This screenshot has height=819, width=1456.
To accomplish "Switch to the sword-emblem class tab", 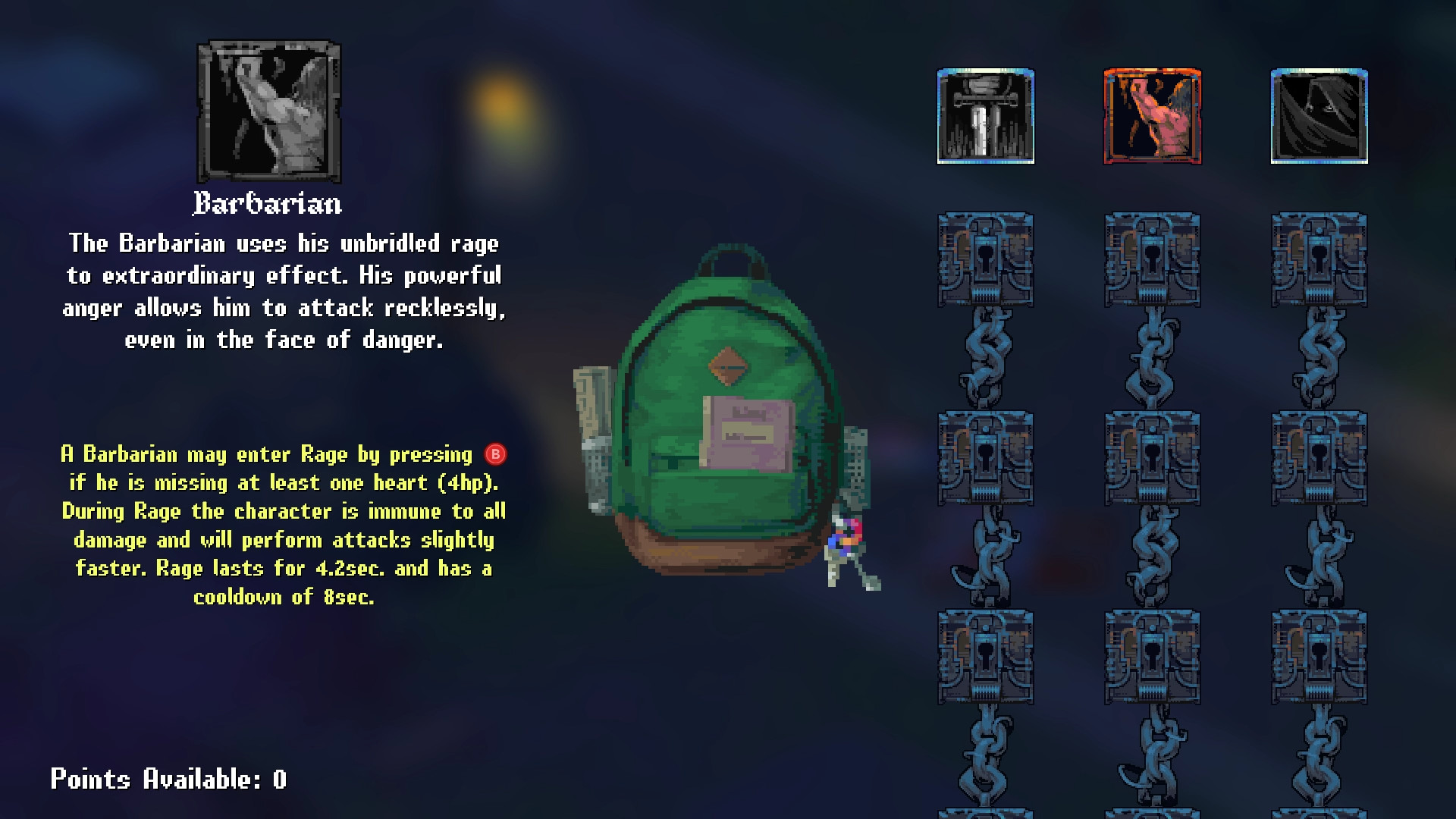I will (984, 114).
